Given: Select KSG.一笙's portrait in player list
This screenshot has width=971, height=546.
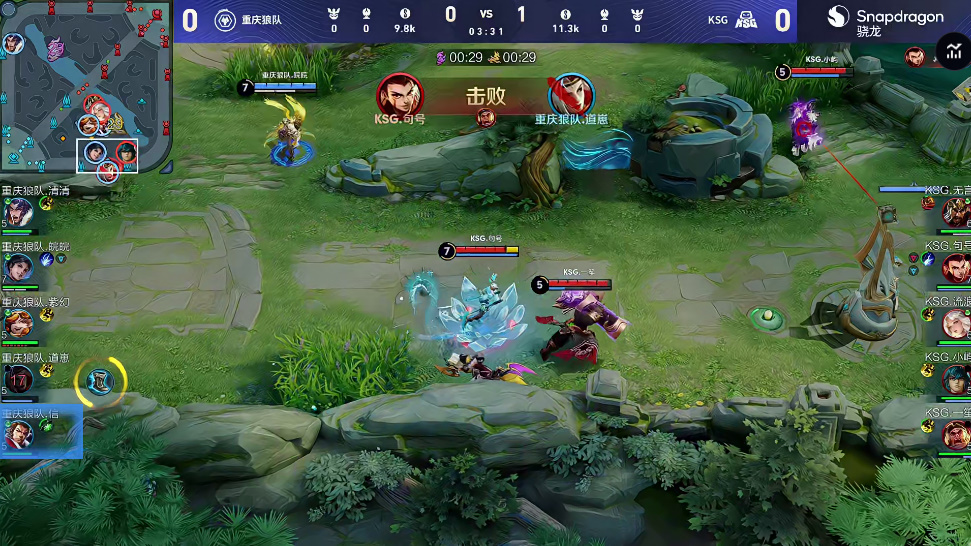Looking at the screenshot, I should click(x=956, y=434).
